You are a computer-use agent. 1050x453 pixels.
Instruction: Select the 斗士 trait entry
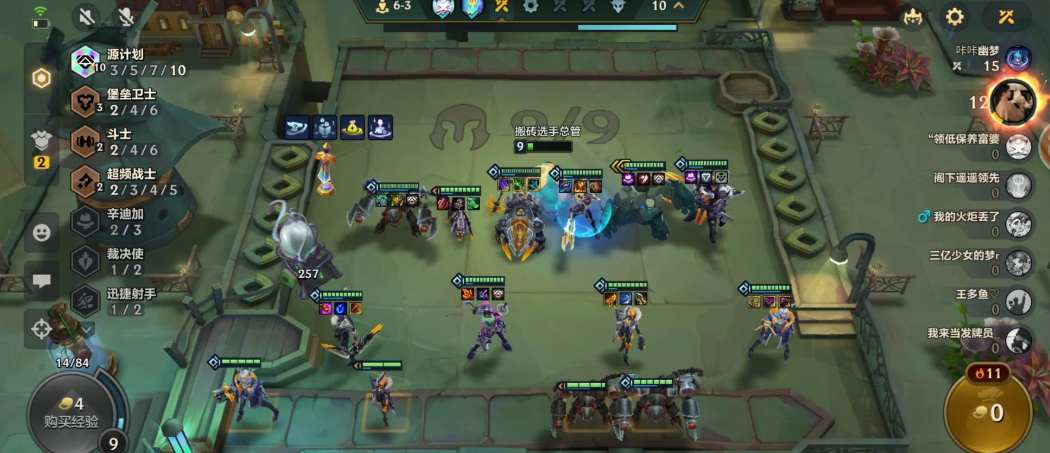[125, 141]
